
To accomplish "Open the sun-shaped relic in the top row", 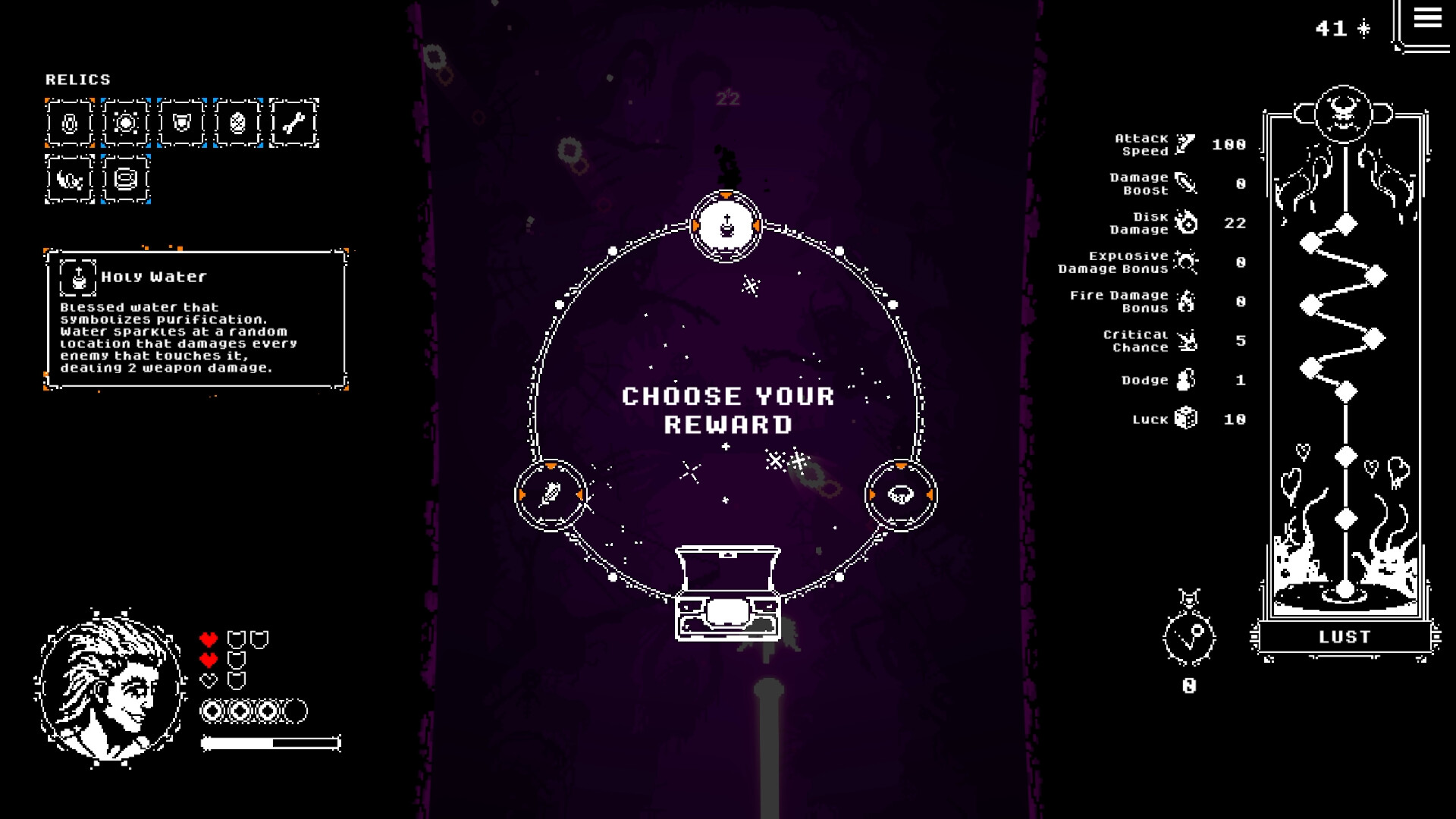I will 126,124.
